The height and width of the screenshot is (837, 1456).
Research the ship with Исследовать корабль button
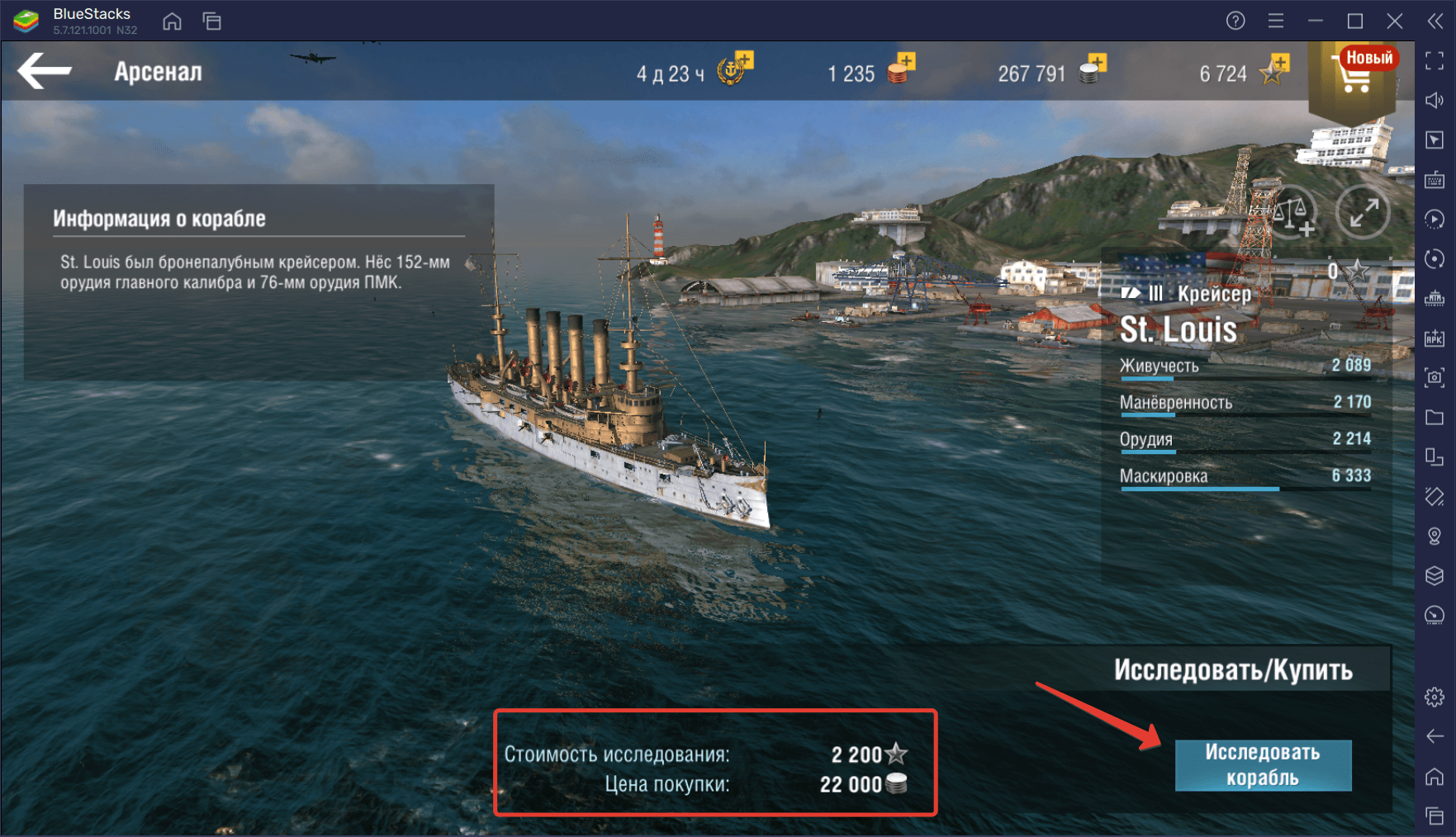click(1262, 765)
